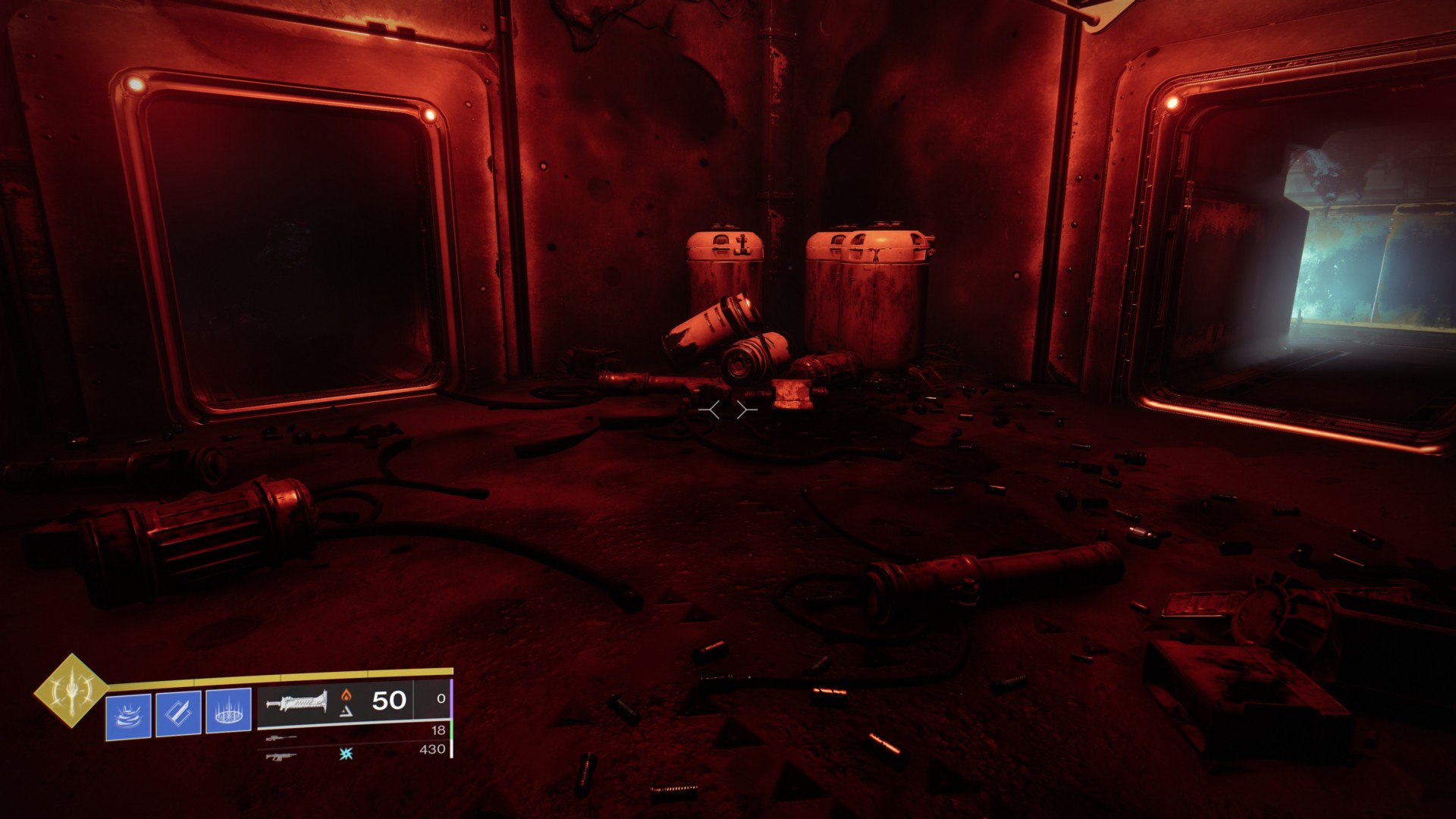Screen dimensions: 1456x819
Task: Trigger the blade melee ability icon
Action: click(x=178, y=713)
